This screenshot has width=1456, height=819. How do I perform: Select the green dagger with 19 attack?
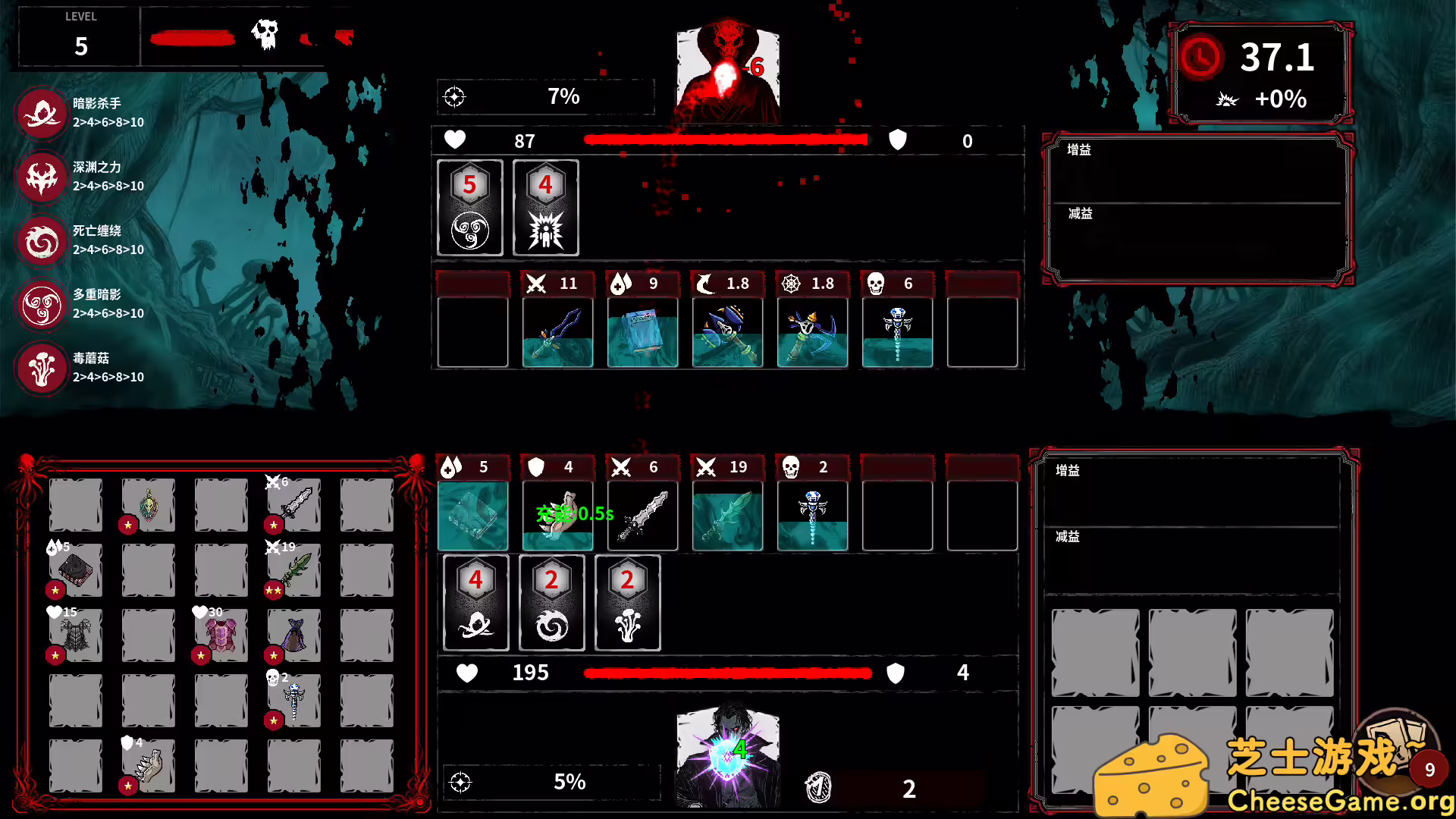pos(727,516)
